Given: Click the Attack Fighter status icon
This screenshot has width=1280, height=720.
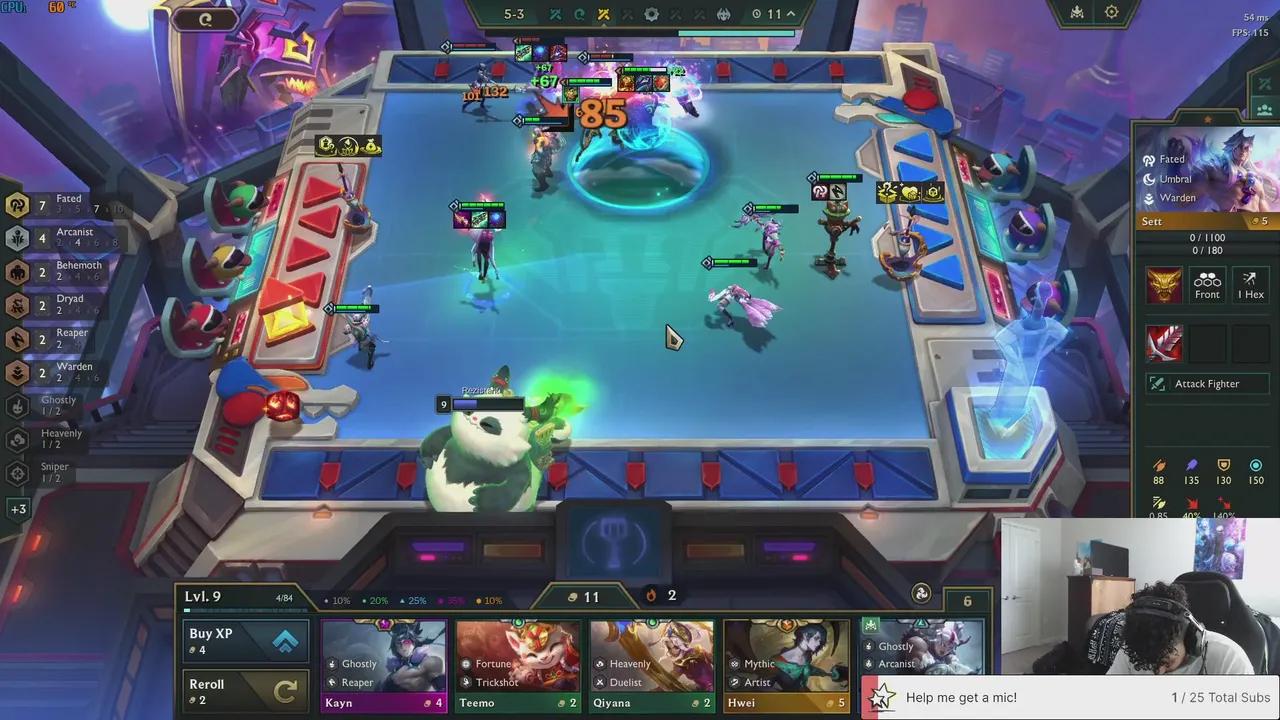Looking at the screenshot, I should [x=1207, y=383].
